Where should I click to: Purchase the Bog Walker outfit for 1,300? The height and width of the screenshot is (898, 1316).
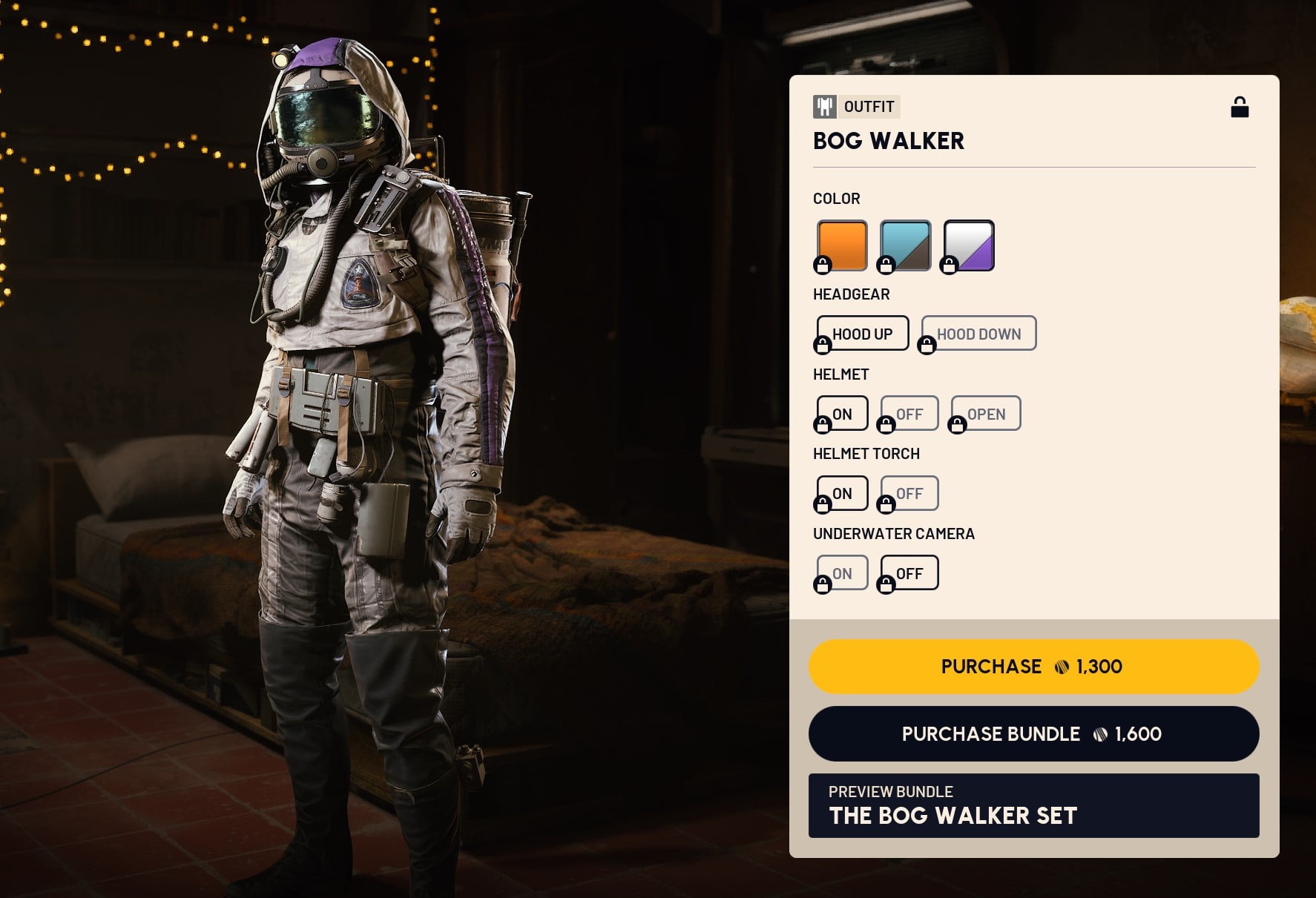(1033, 666)
